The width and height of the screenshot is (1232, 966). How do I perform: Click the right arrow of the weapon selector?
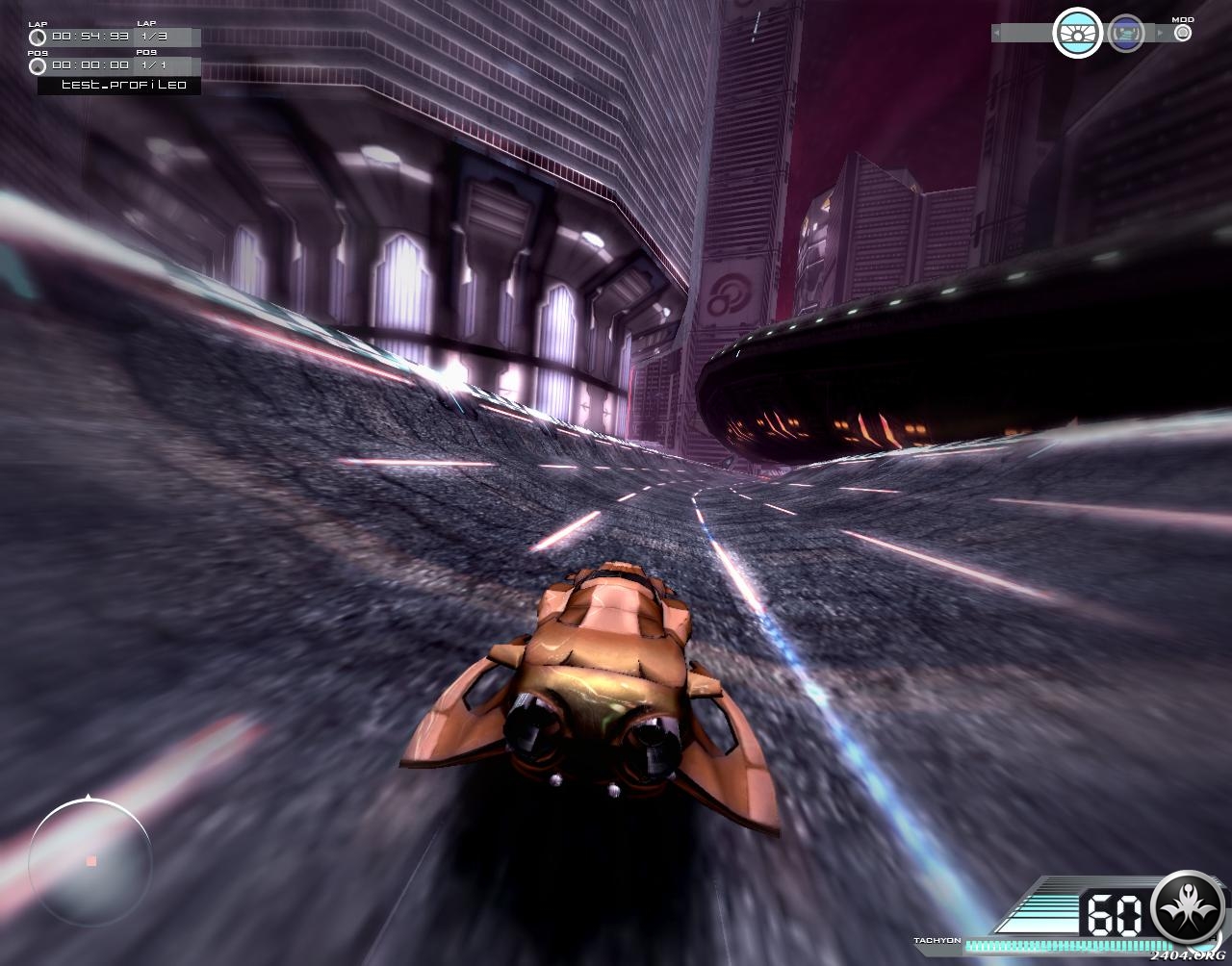pos(1160,34)
